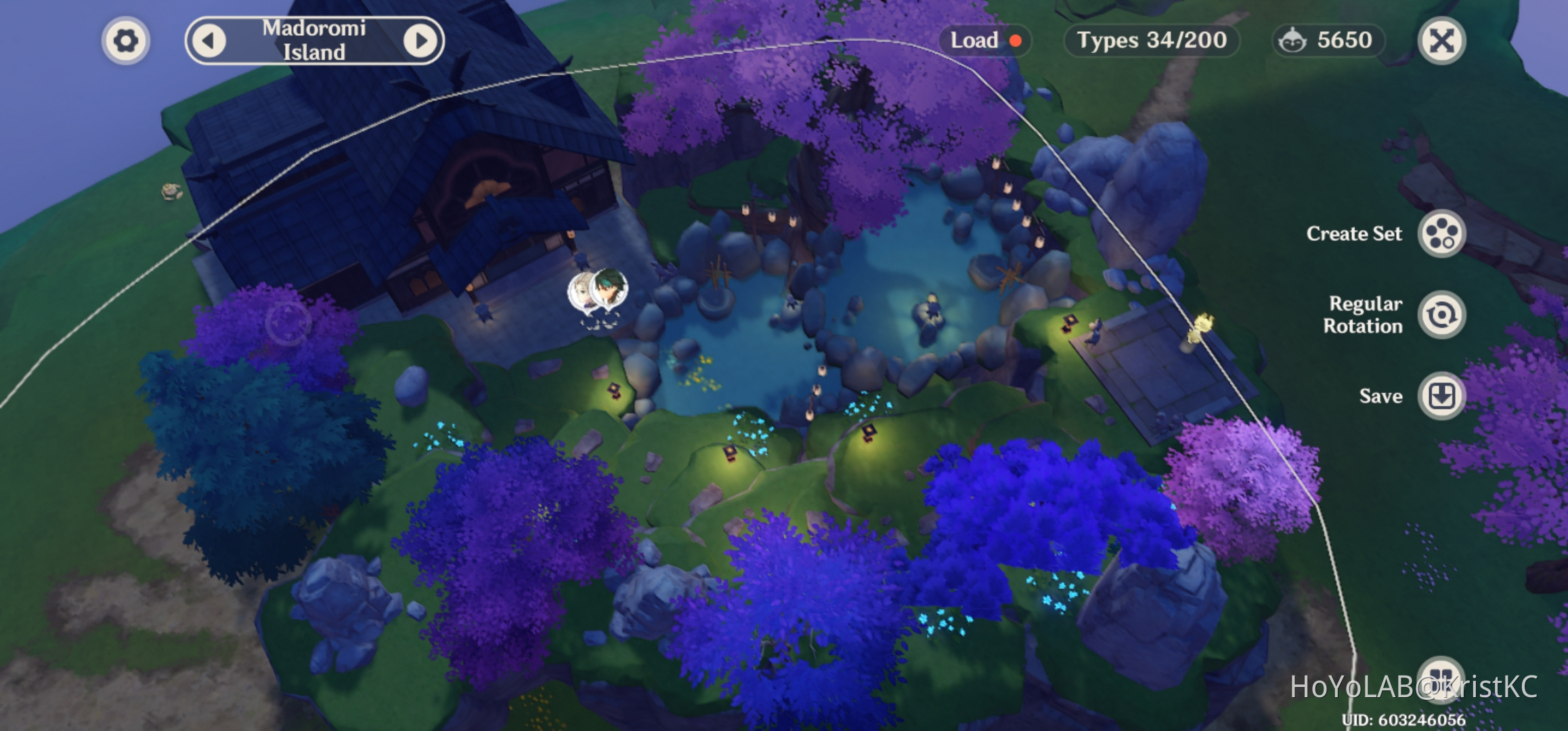1568x731 pixels.
Task: Open the realm settings gear
Action: point(125,41)
